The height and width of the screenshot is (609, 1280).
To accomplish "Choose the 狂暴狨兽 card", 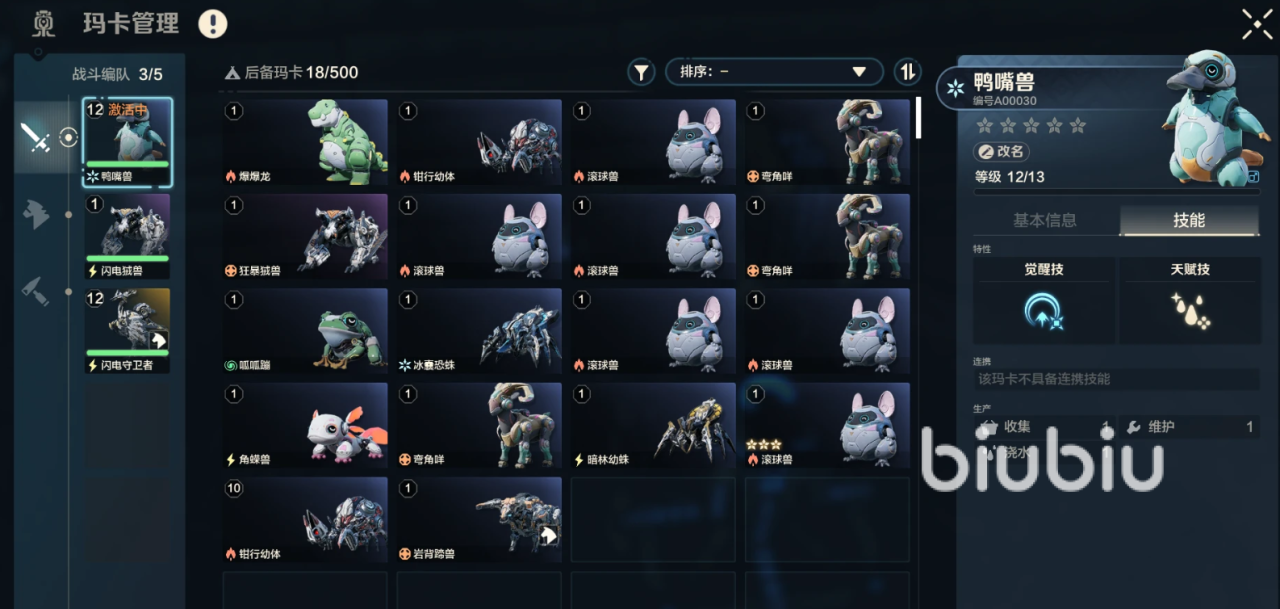I will coord(305,236).
